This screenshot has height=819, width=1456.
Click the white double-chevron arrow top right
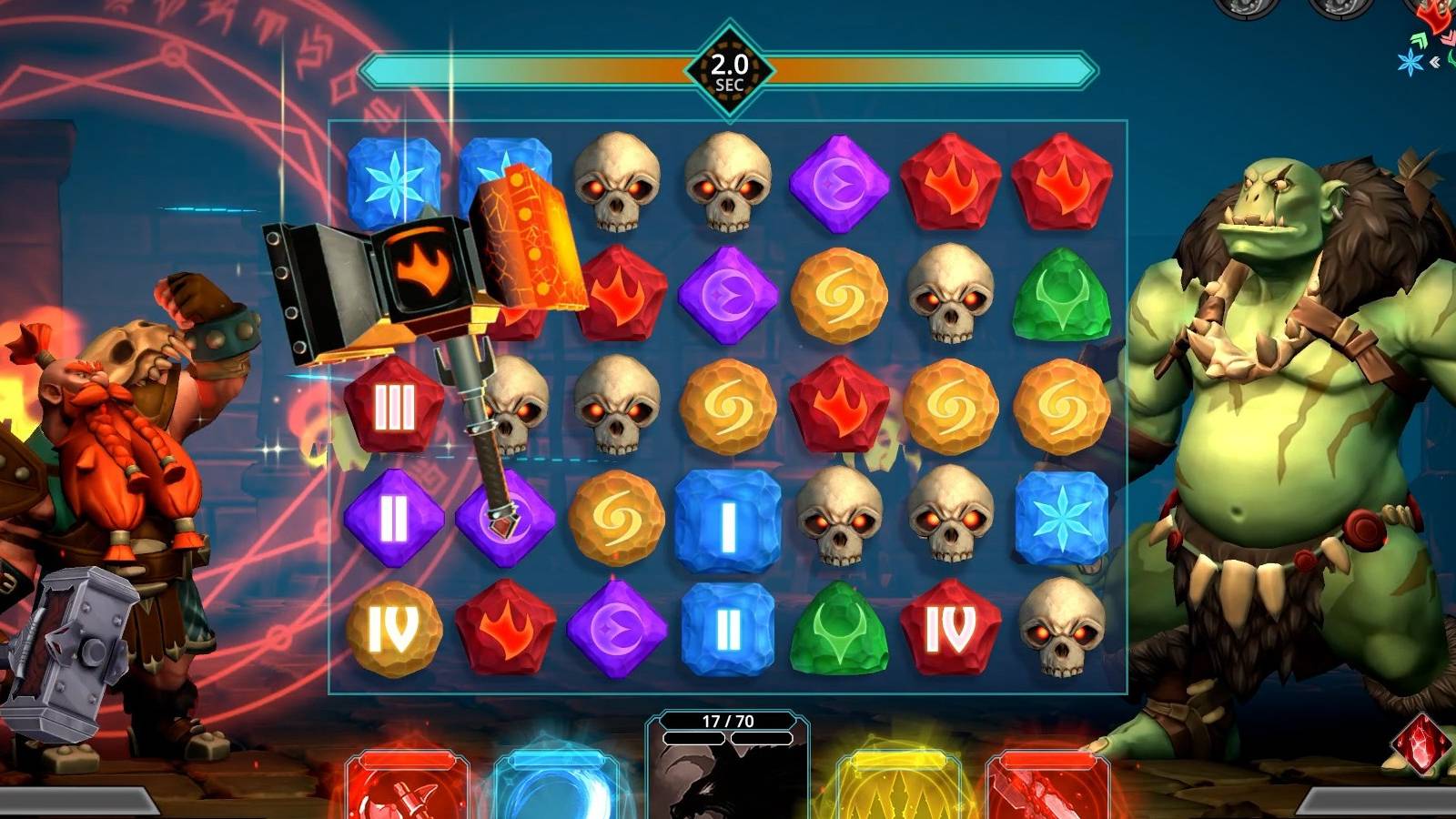[x=1435, y=62]
